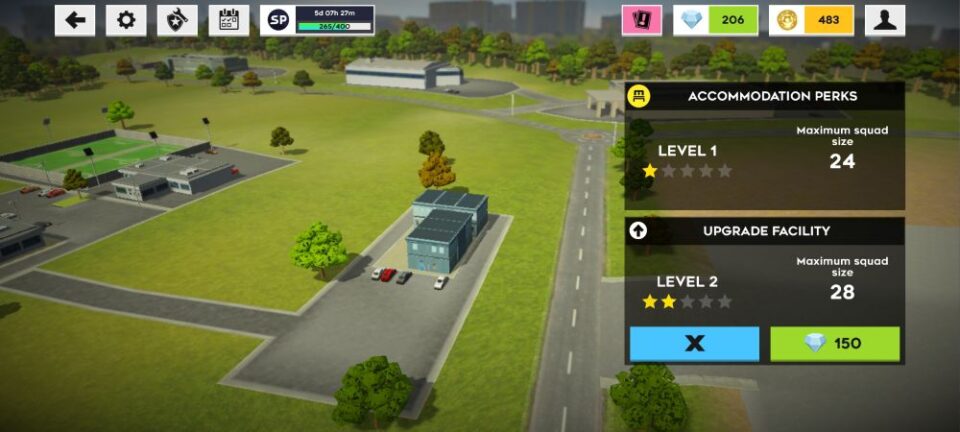
Task: Open the club badge icon
Action: [178, 20]
